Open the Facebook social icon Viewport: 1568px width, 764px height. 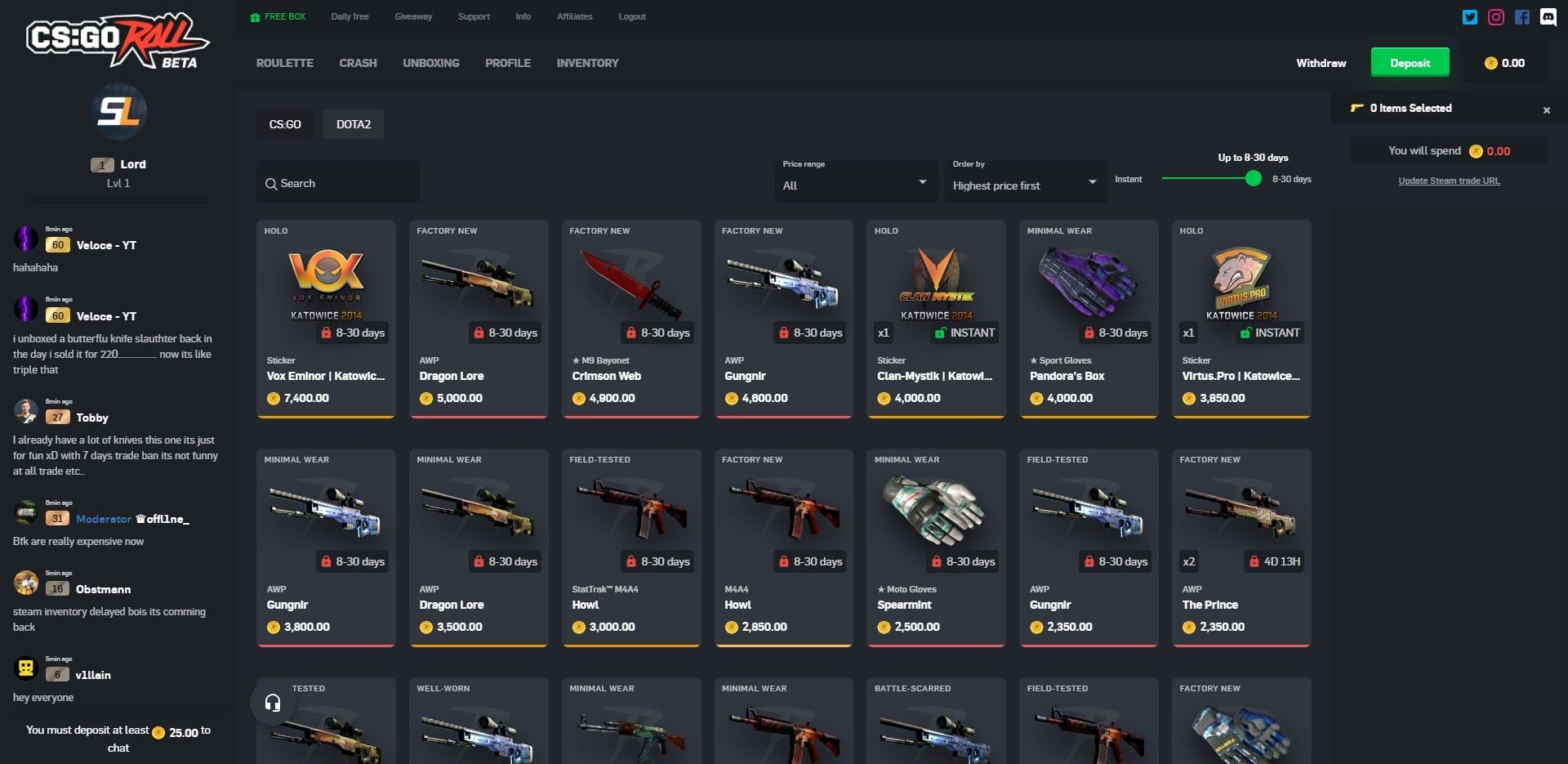(x=1521, y=16)
